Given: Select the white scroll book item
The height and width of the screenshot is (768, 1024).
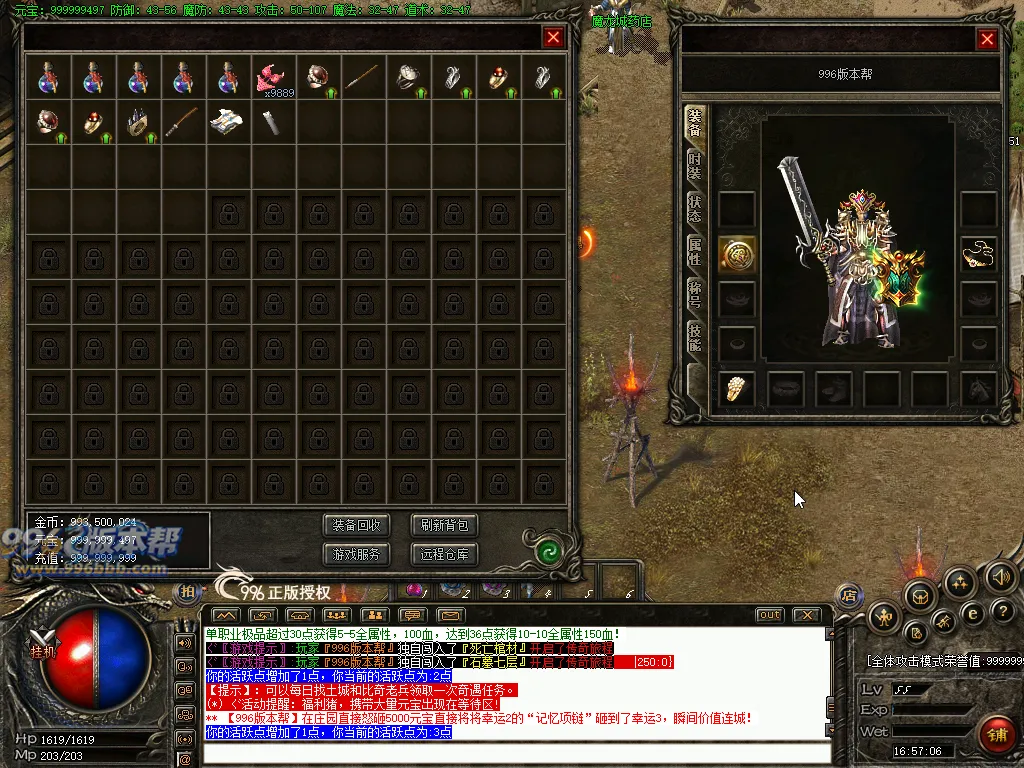Looking at the screenshot, I should click(x=227, y=122).
